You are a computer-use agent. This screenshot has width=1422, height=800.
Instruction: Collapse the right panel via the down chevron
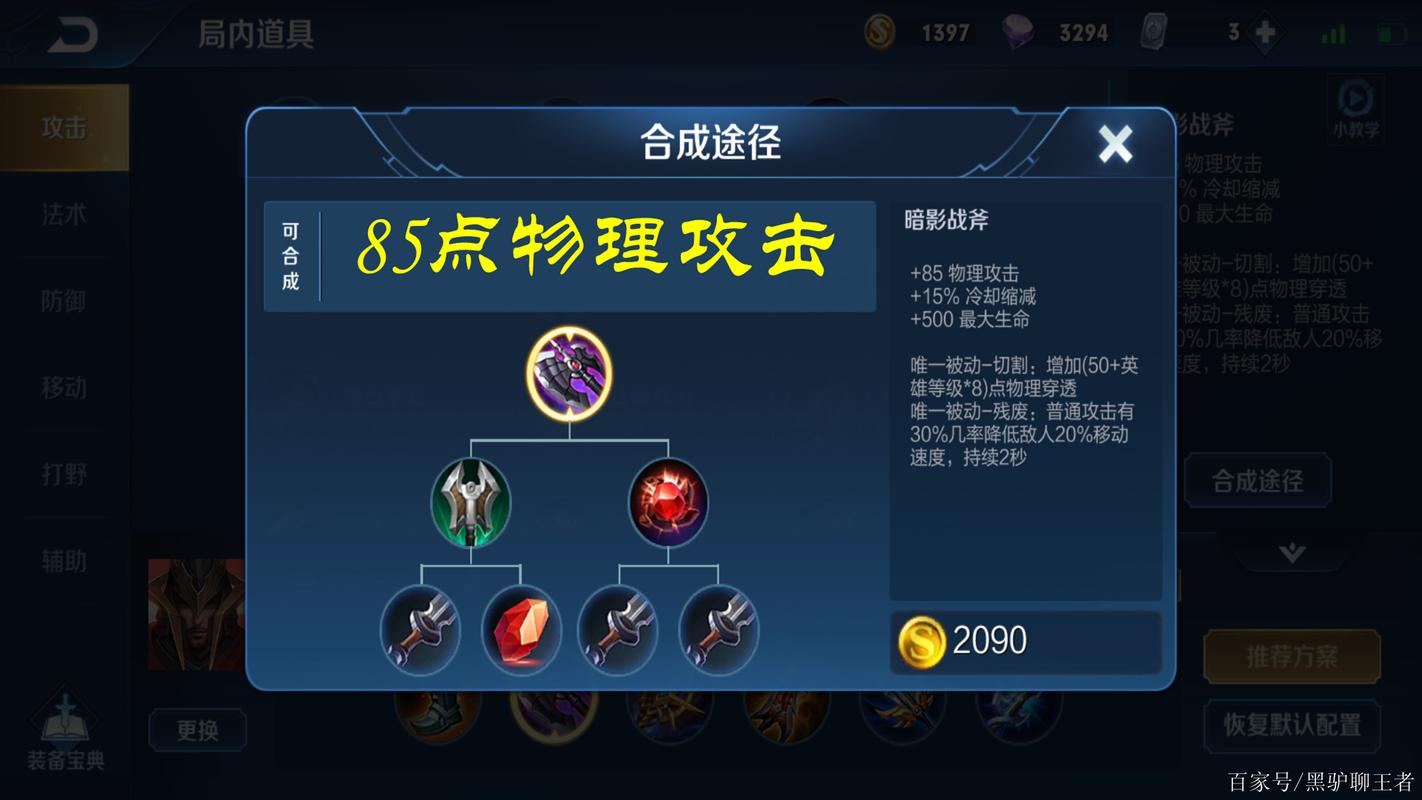pyautogui.click(x=1292, y=549)
